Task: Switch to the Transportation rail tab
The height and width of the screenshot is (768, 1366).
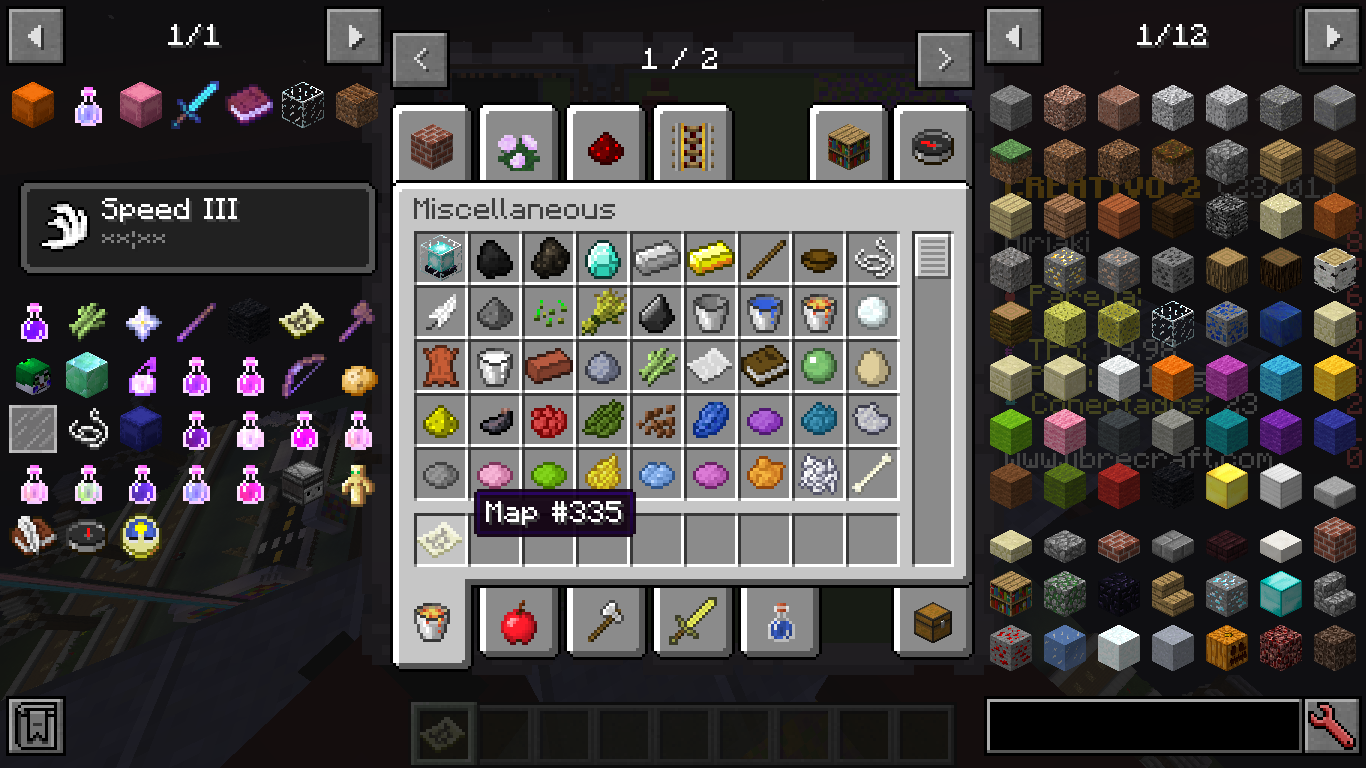Action: (x=693, y=147)
